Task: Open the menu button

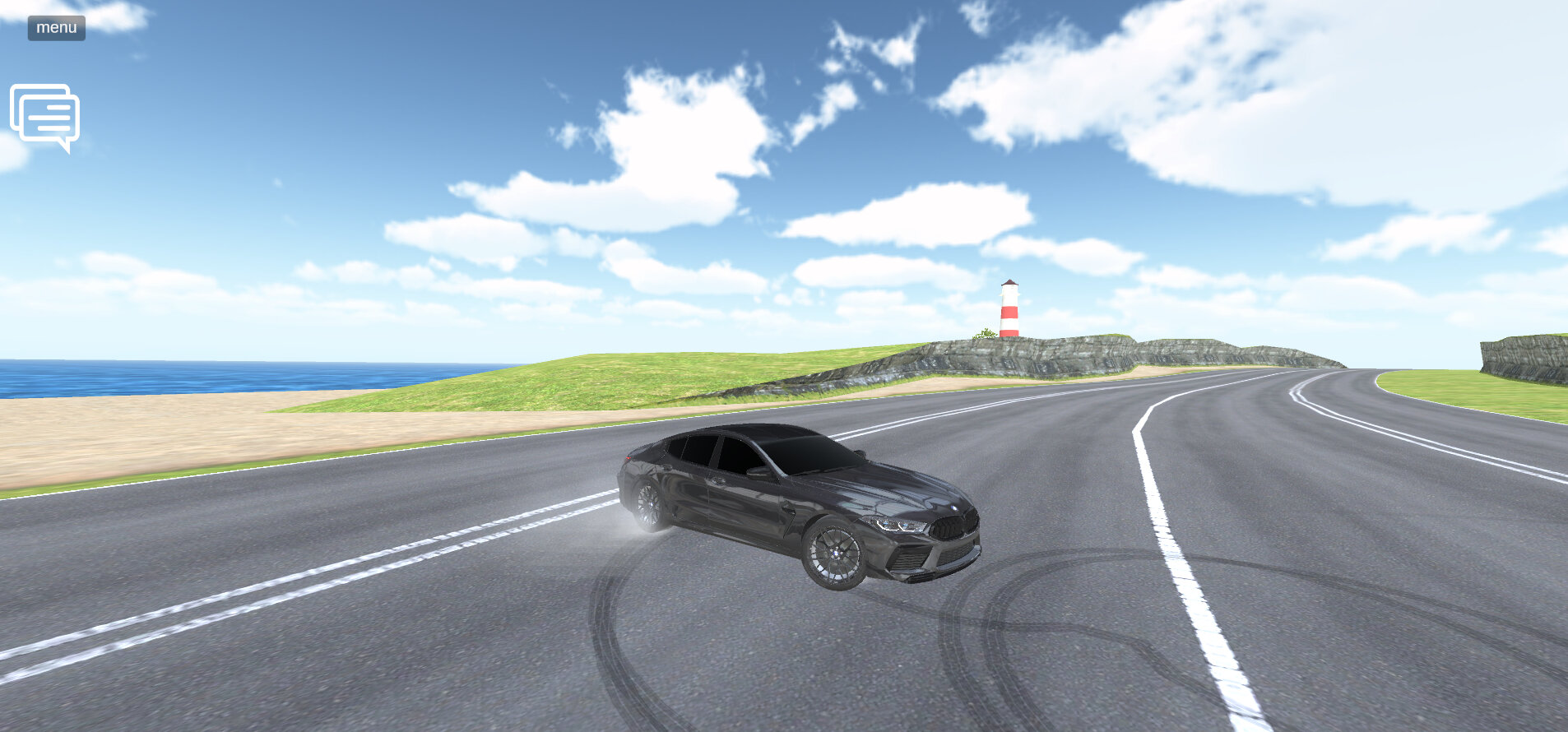Action: pos(56,28)
